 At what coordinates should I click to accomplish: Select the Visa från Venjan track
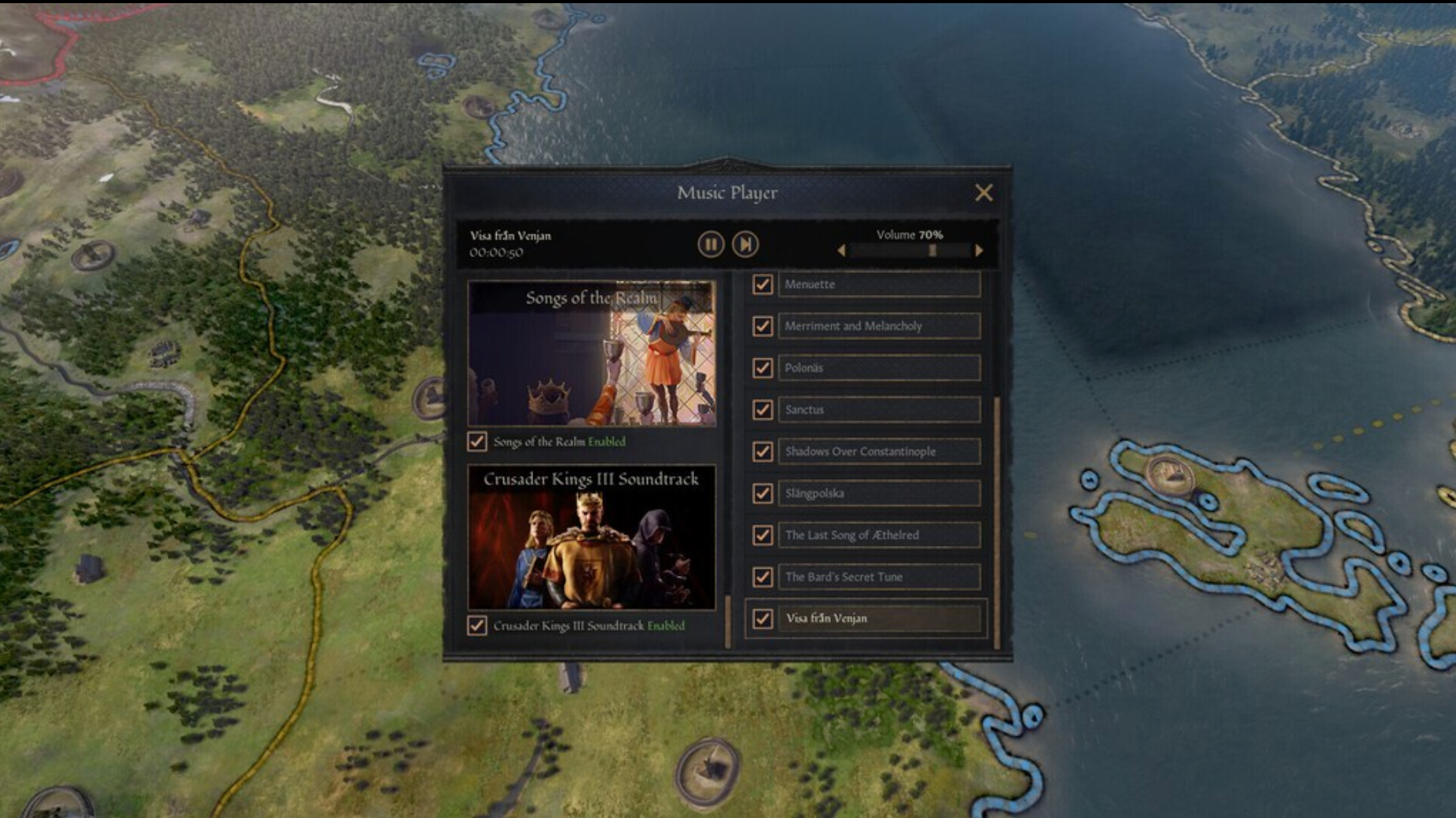pyautogui.click(x=877, y=619)
